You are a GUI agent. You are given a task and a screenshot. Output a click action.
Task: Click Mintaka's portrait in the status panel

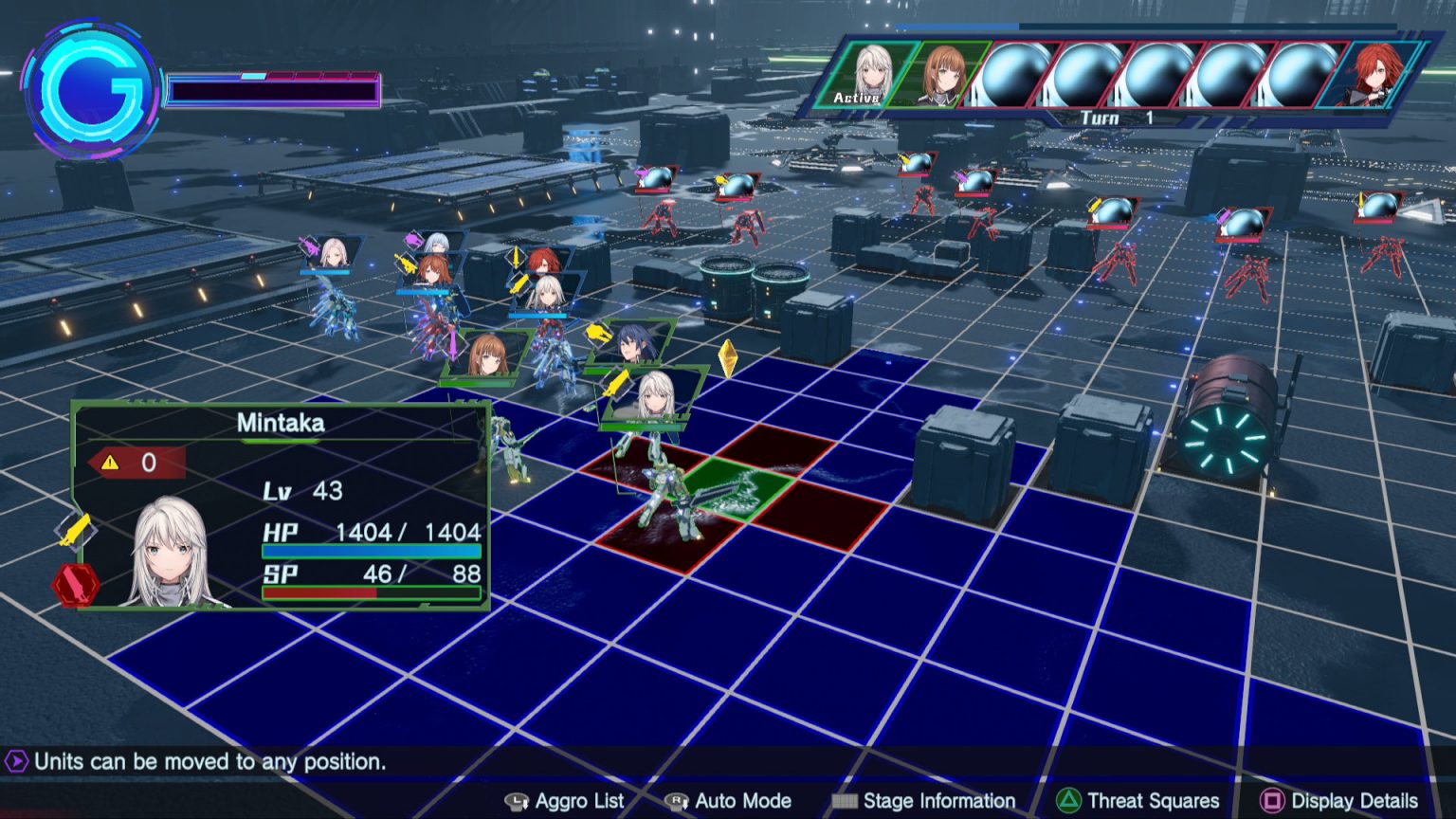click(x=171, y=554)
